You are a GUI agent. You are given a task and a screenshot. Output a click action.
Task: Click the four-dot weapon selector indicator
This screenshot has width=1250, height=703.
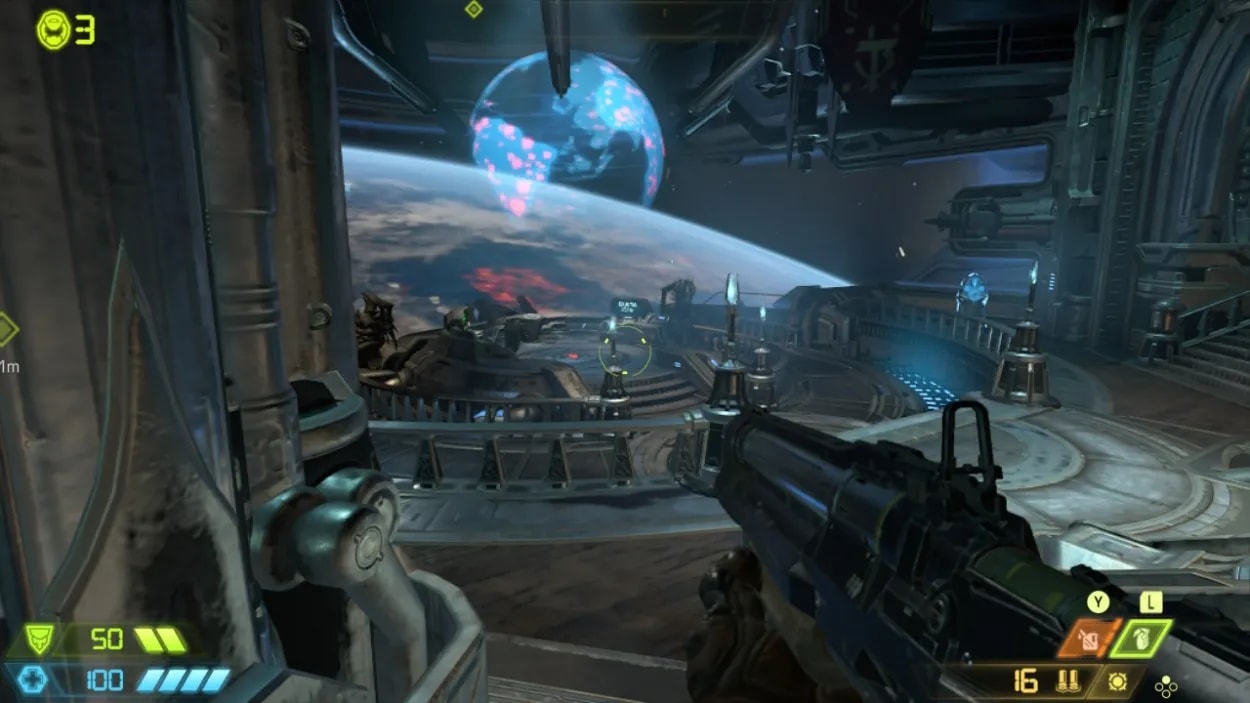[1165, 687]
